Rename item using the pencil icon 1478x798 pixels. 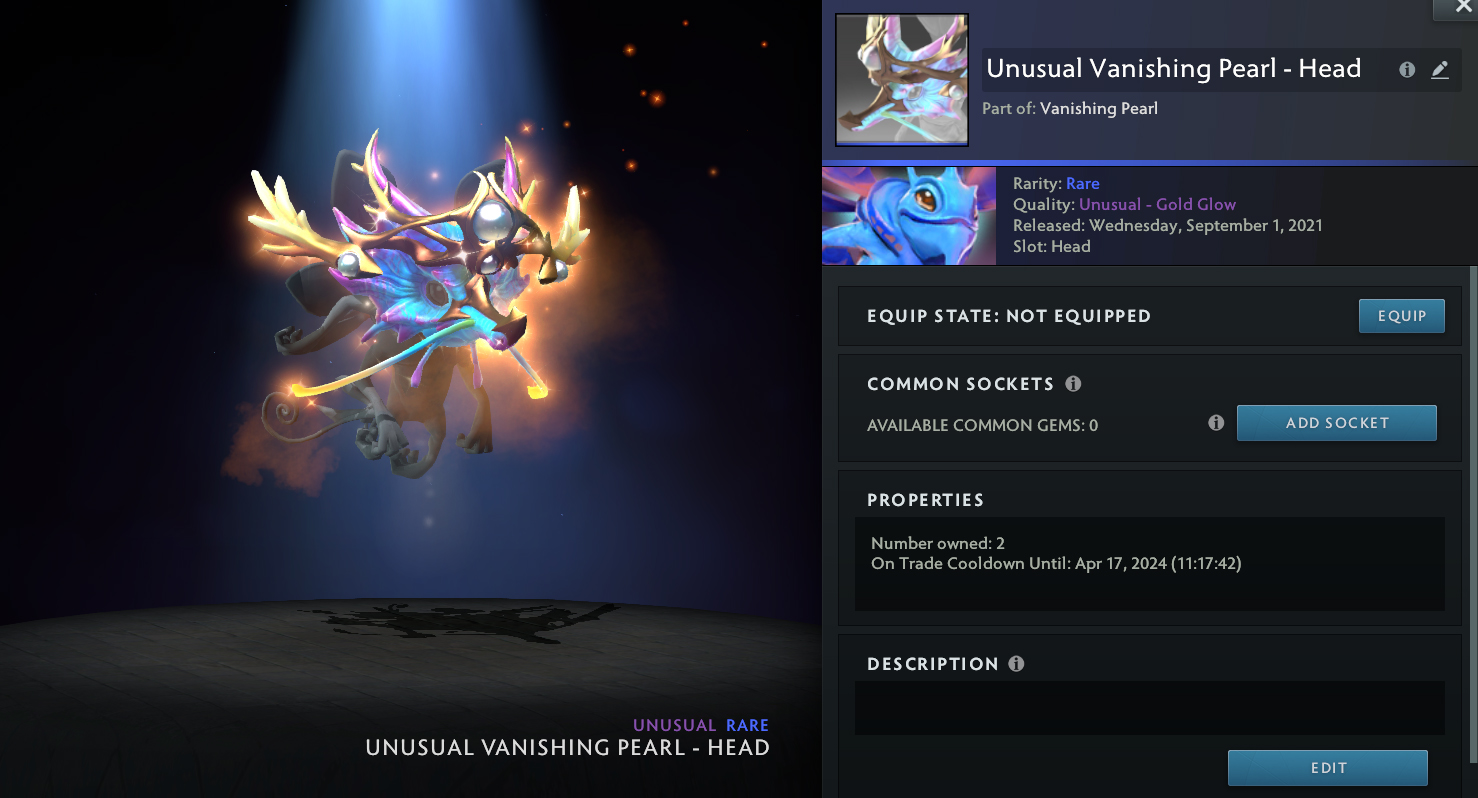tap(1439, 70)
